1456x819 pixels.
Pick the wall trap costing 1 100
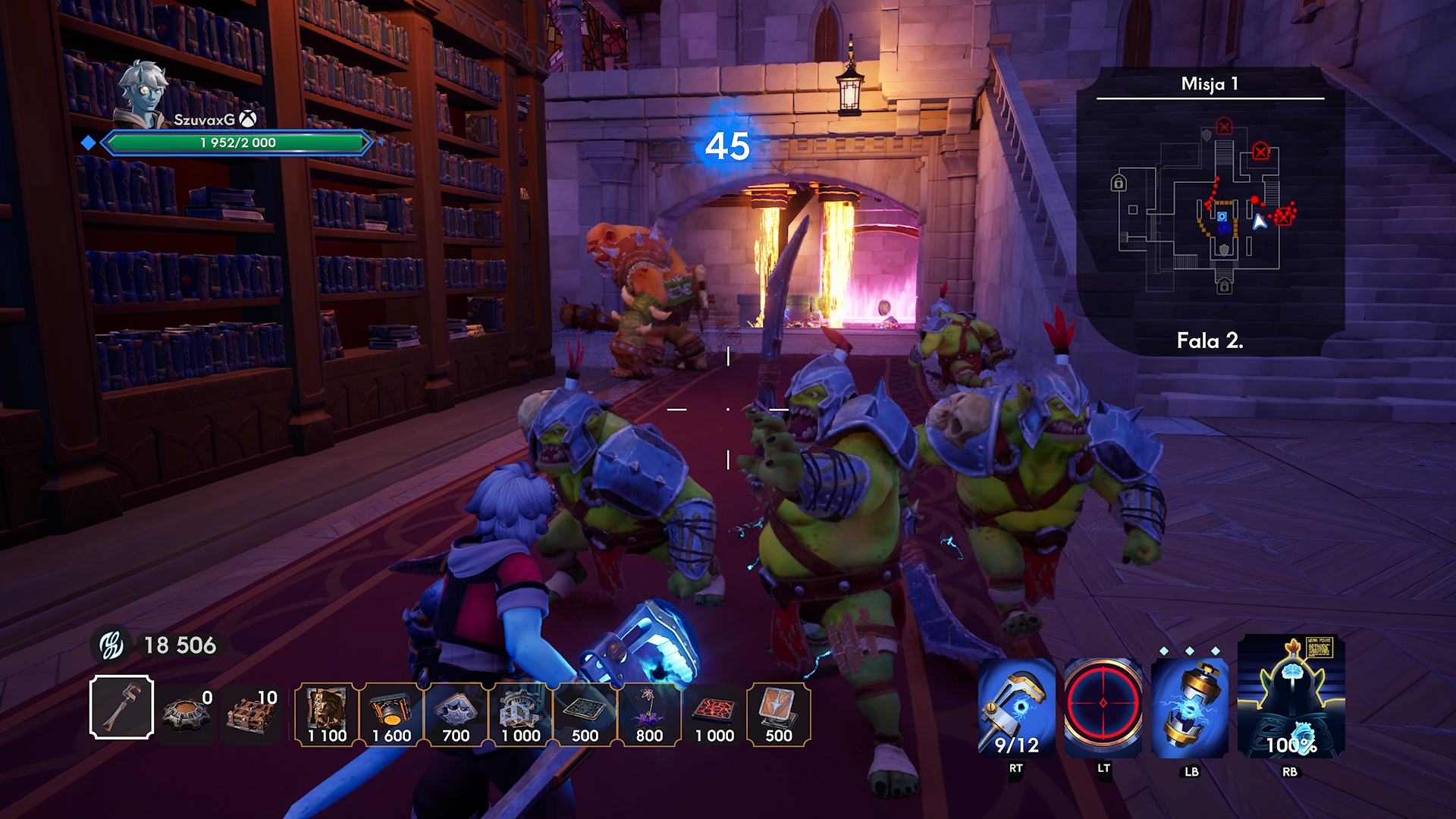click(327, 714)
